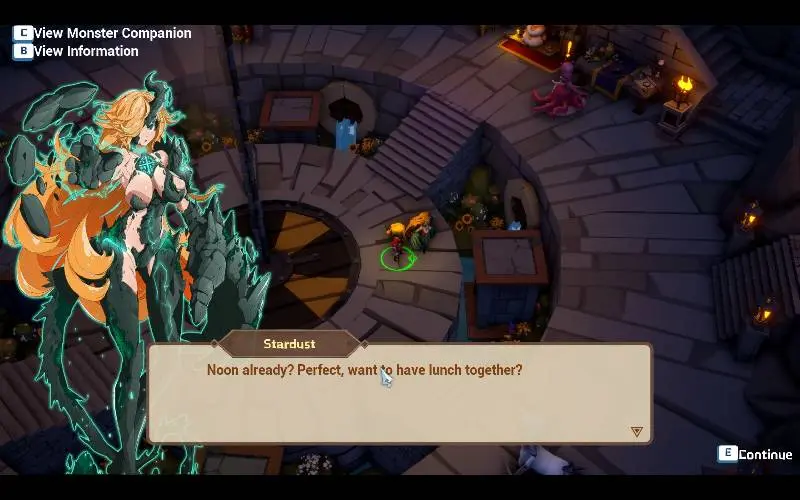This screenshot has width=800, height=500.
Task: Open View Monster Companion
Action: (112, 33)
